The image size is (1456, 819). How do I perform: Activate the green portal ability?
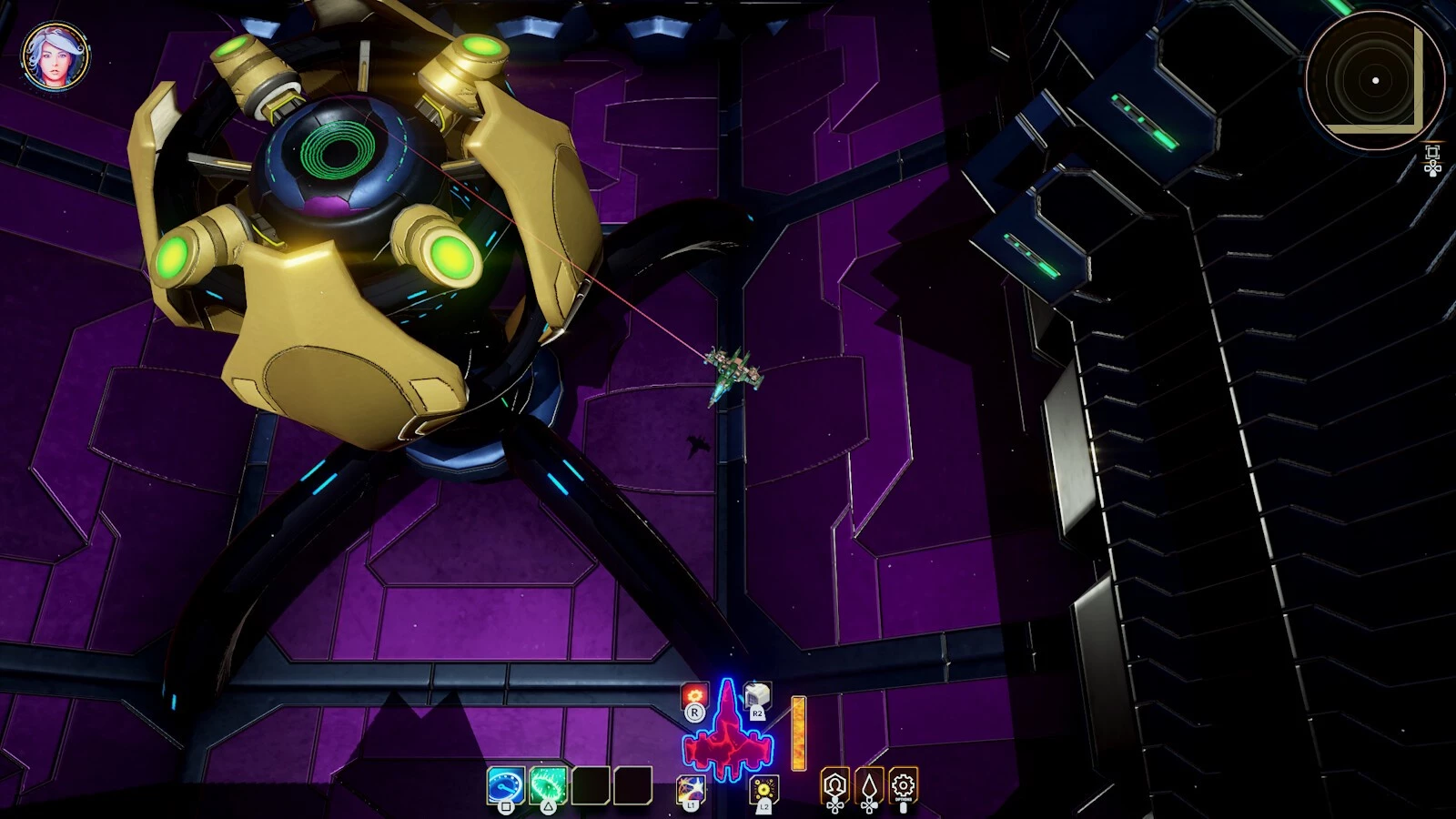[x=548, y=785]
